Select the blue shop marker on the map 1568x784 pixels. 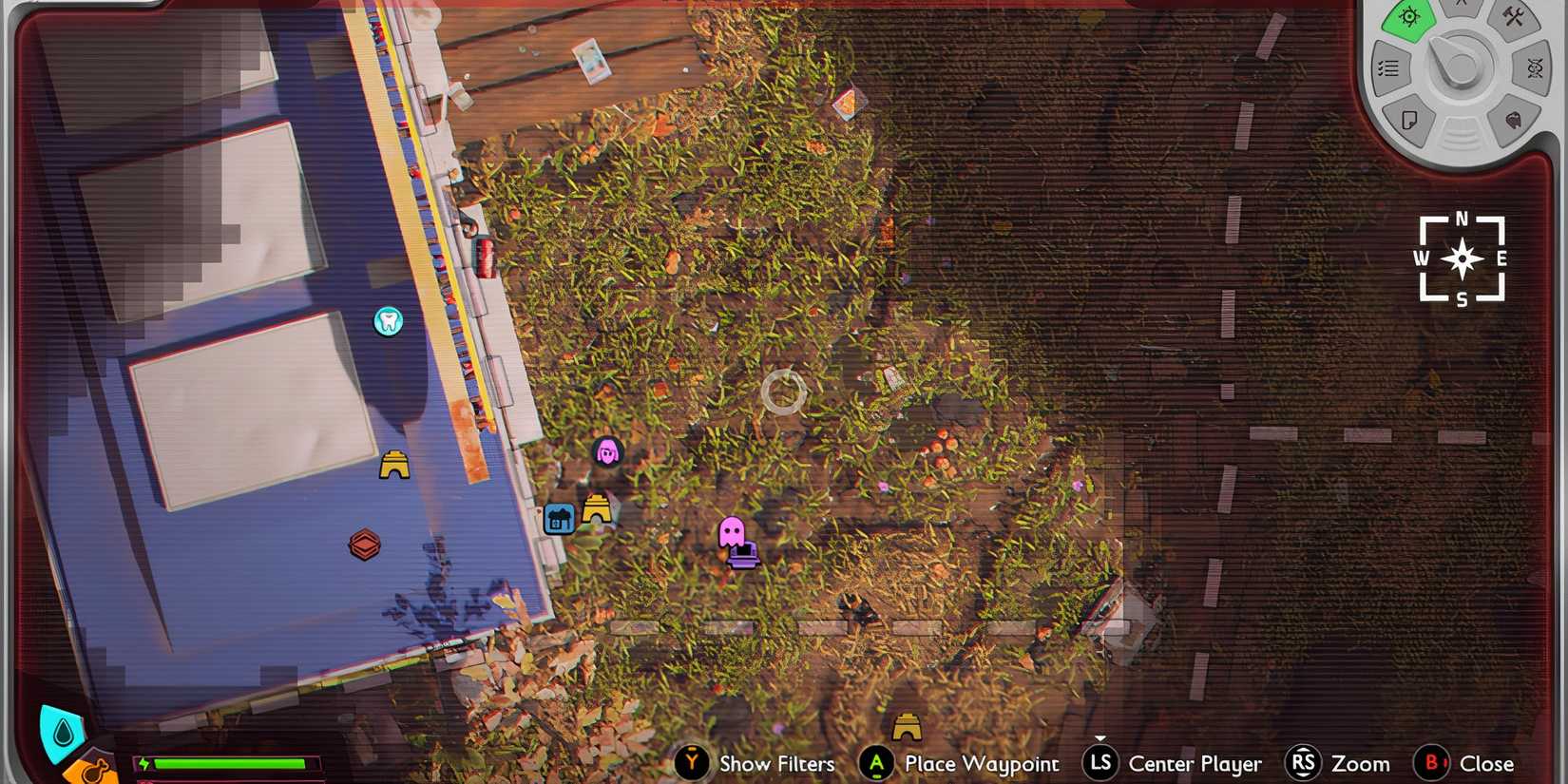click(560, 519)
